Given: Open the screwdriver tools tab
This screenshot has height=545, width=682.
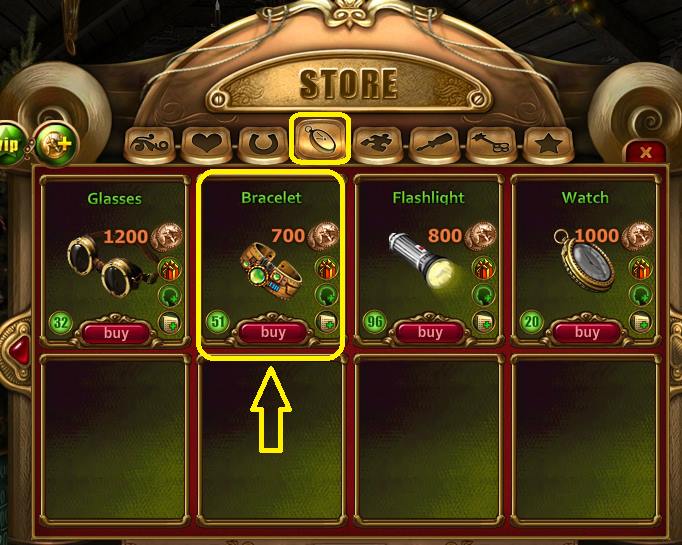Looking at the screenshot, I should [x=435, y=144].
